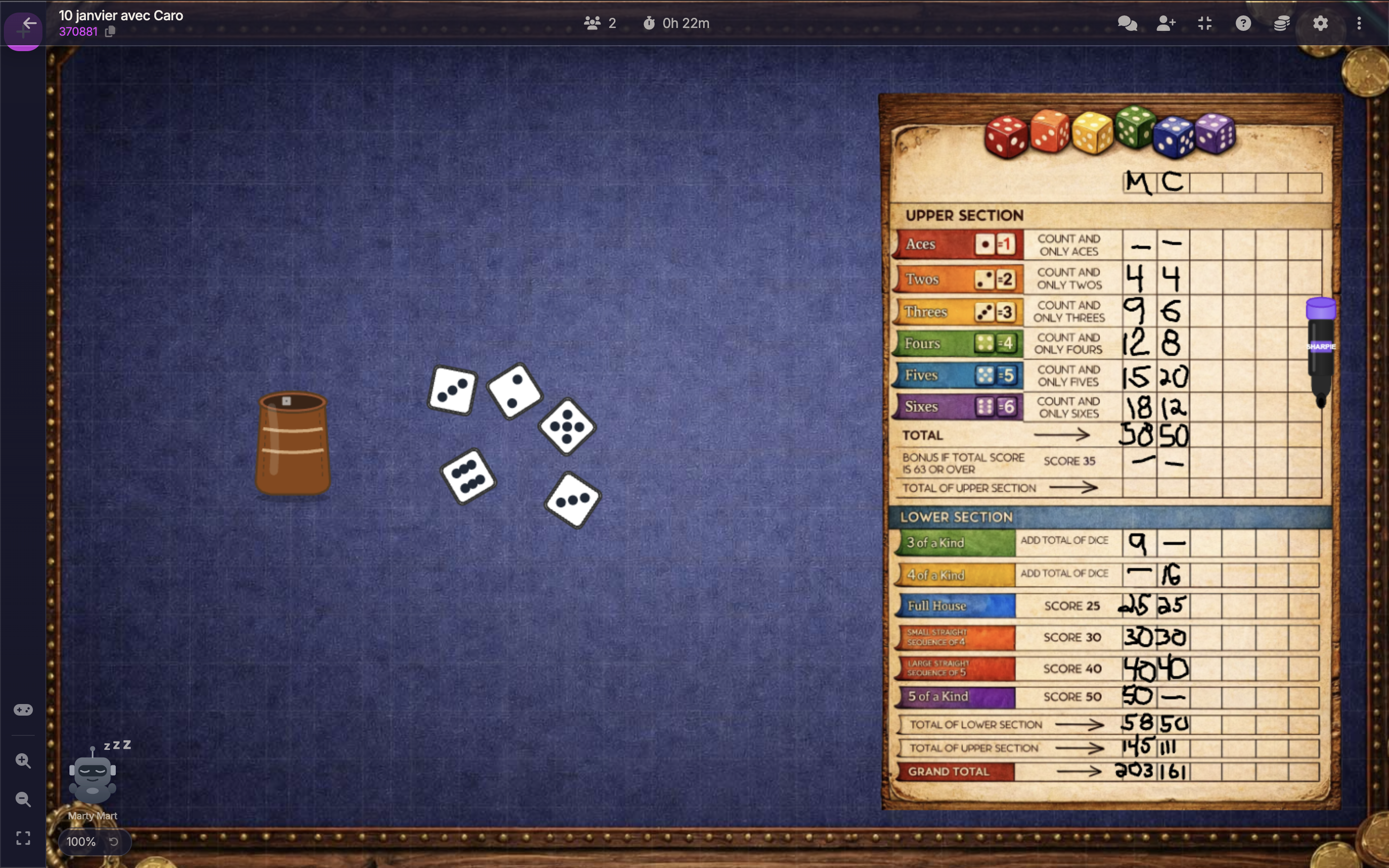Copy the room code 370881
The image size is (1389, 868).
(x=110, y=32)
